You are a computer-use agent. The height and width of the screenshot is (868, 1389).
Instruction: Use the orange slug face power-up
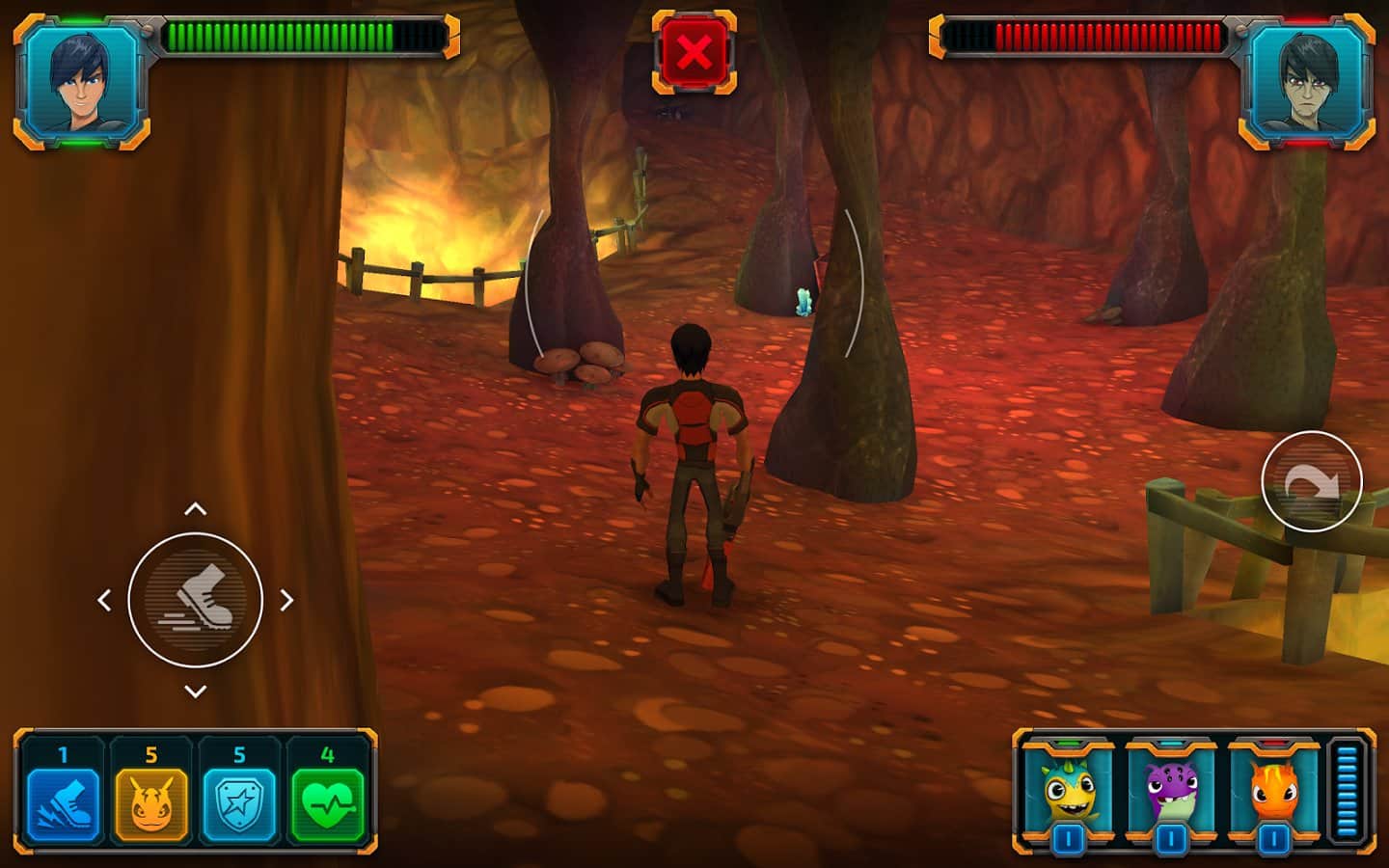coord(151,802)
